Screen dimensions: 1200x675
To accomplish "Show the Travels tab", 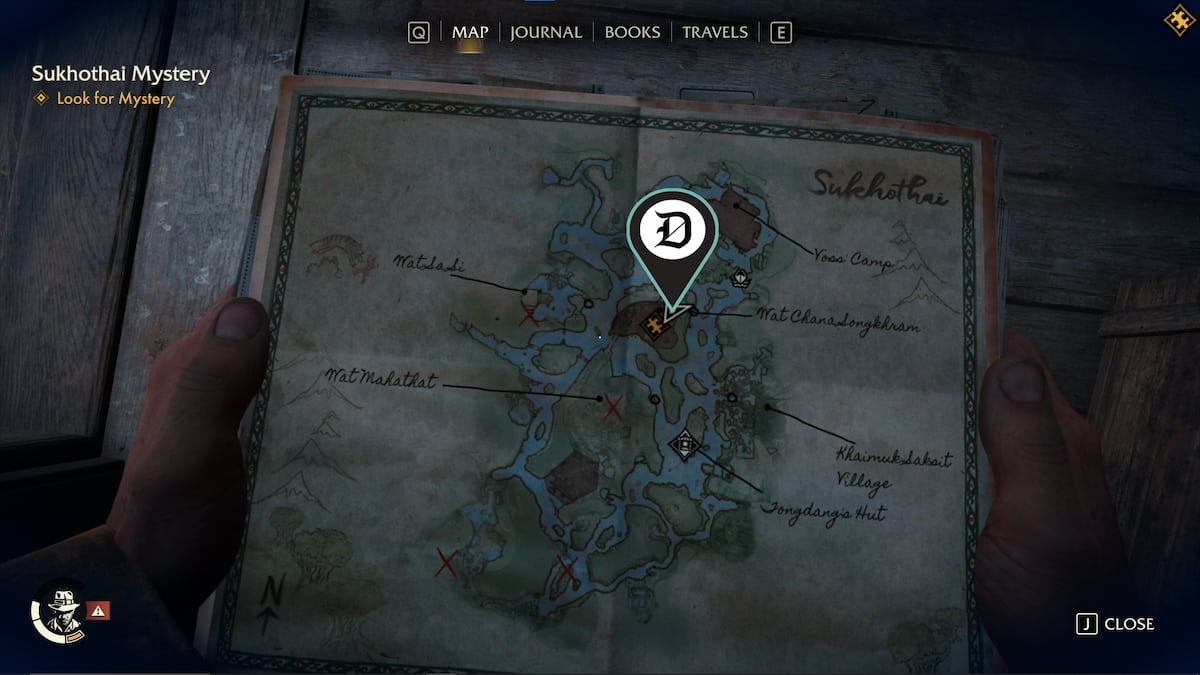I will click(714, 32).
